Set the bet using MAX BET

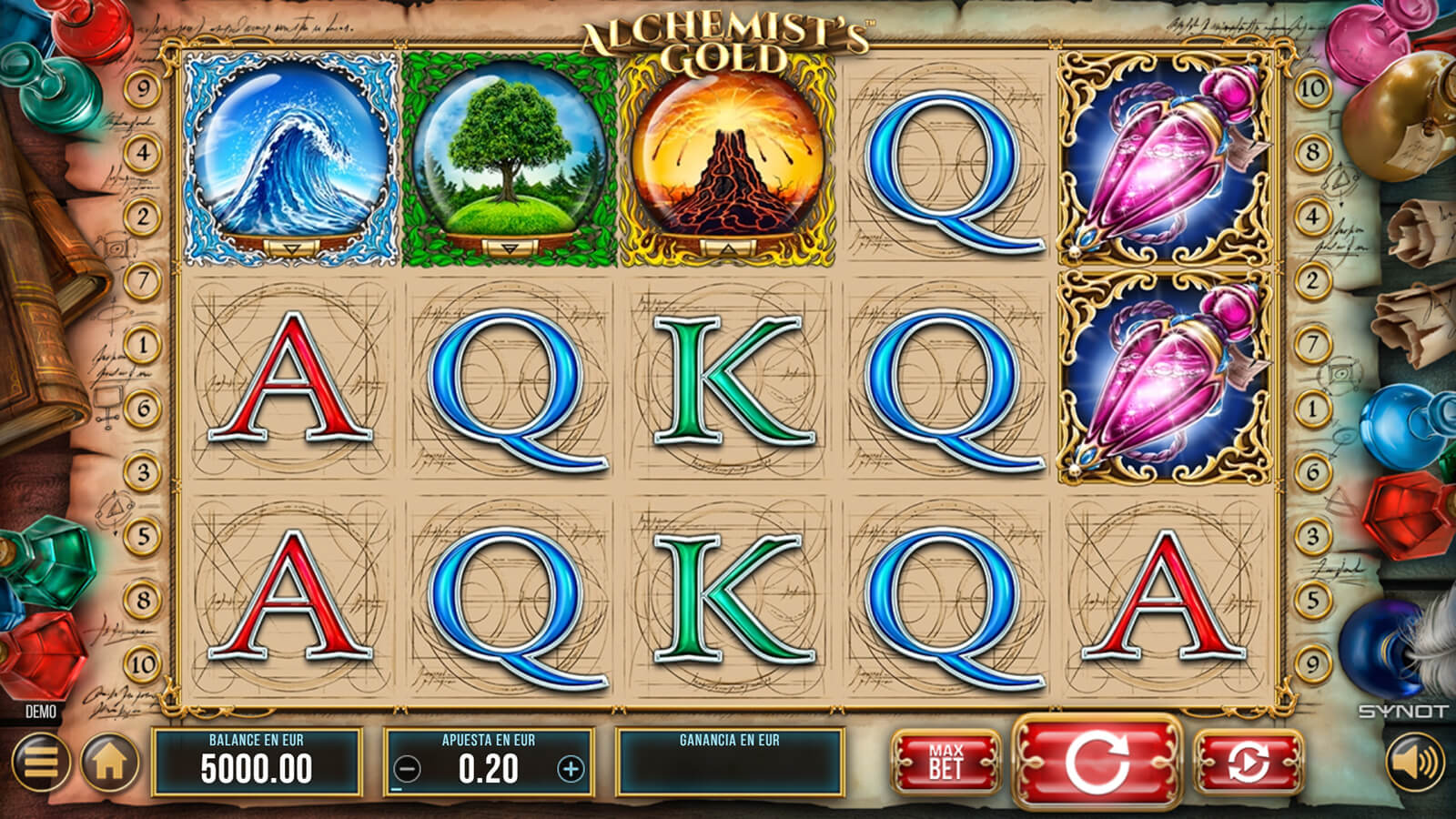tap(945, 761)
